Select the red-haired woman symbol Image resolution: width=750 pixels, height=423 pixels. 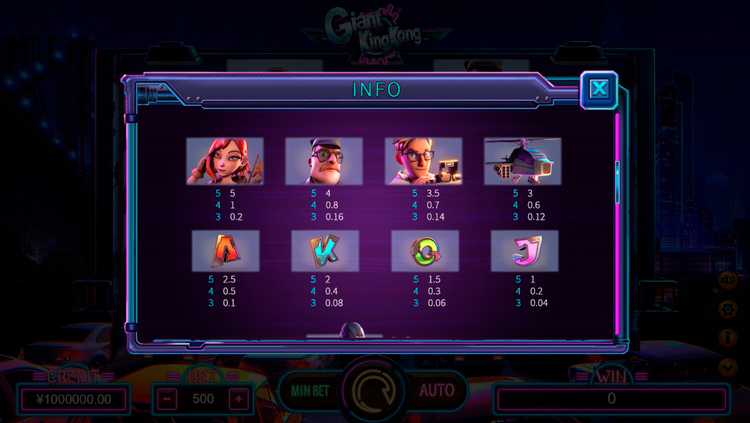tap(224, 161)
